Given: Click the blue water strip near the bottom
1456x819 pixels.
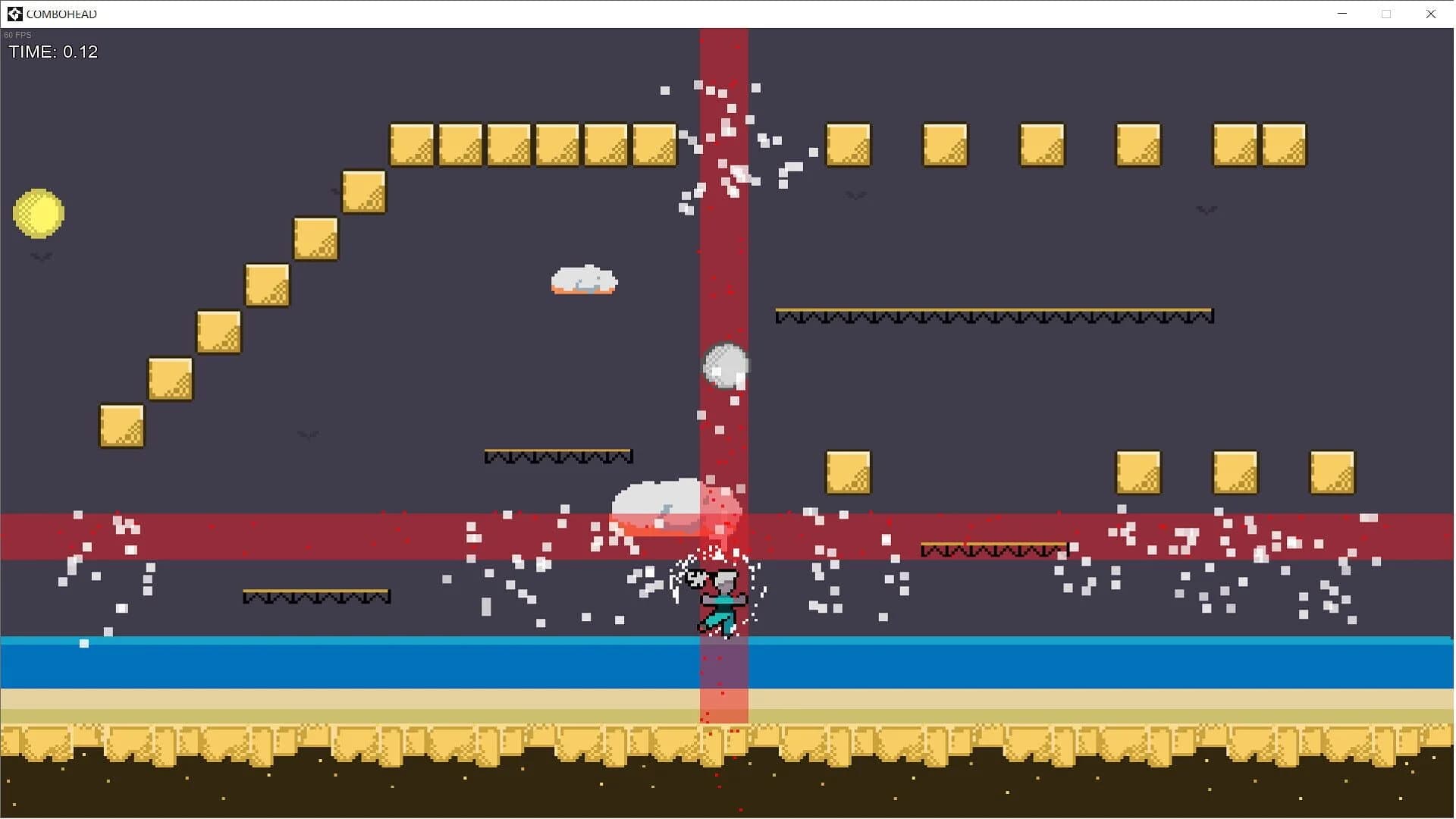Looking at the screenshot, I should click(303, 663).
